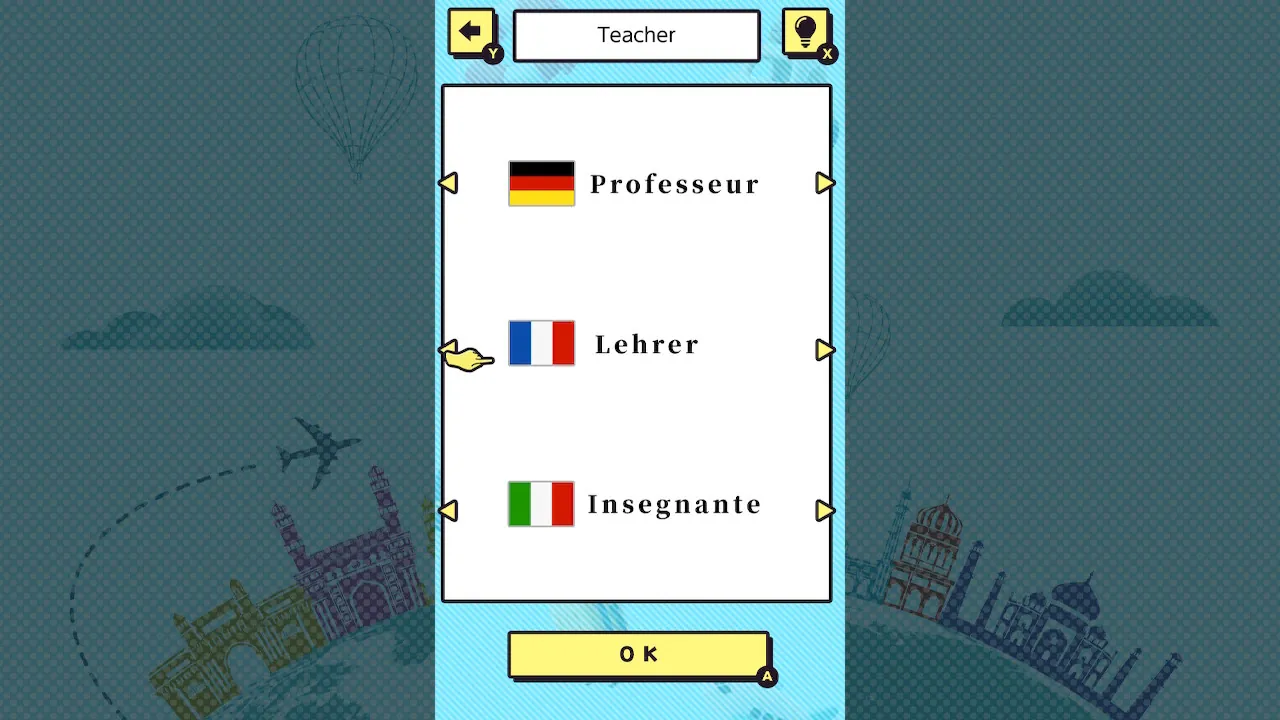Image resolution: width=1280 pixels, height=720 pixels.
Task: Select the word Insegnante
Action: click(674, 504)
